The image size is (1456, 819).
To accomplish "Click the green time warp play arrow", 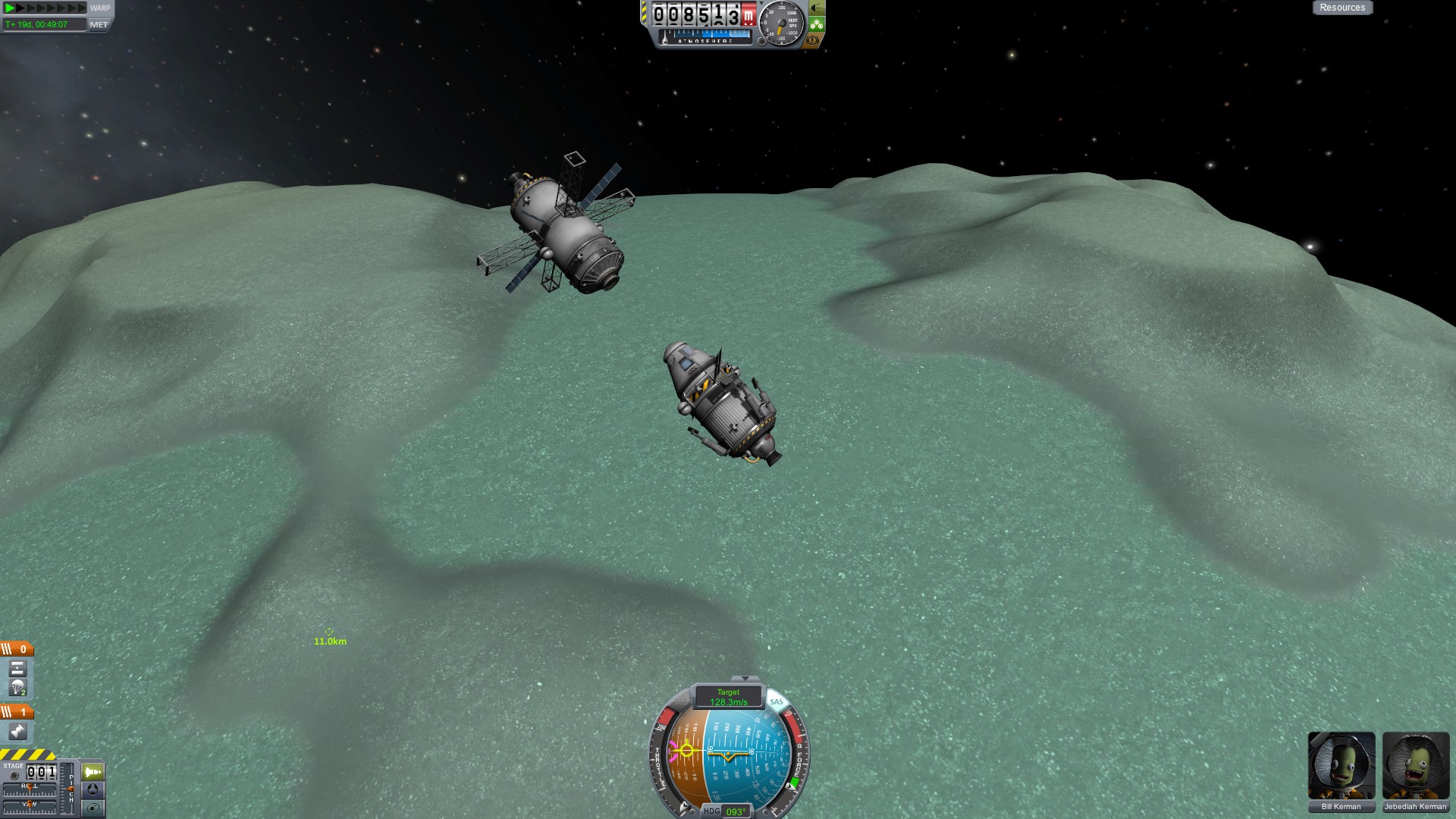I will click(x=10, y=8).
